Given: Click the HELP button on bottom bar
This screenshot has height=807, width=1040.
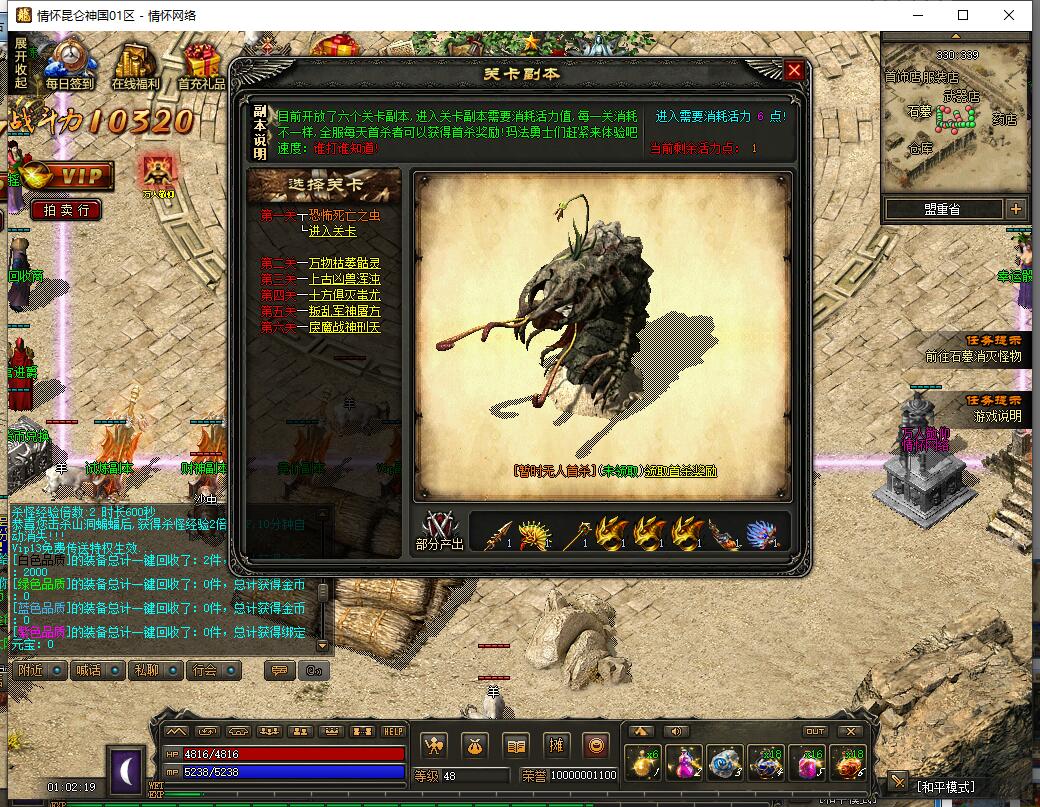Looking at the screenshot, I should [x=393, y=731].
